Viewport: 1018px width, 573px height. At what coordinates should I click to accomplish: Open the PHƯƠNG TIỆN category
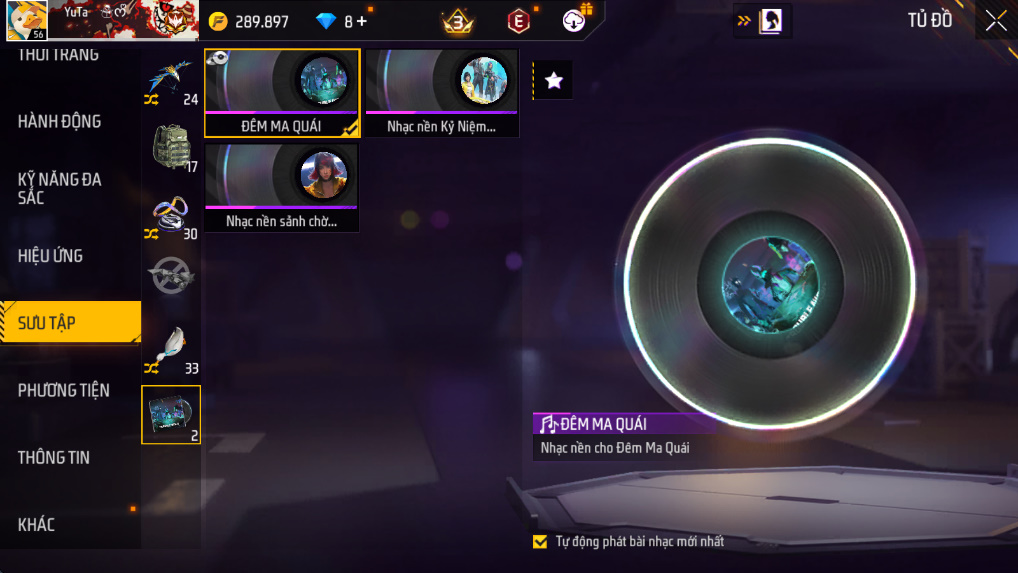64,390
